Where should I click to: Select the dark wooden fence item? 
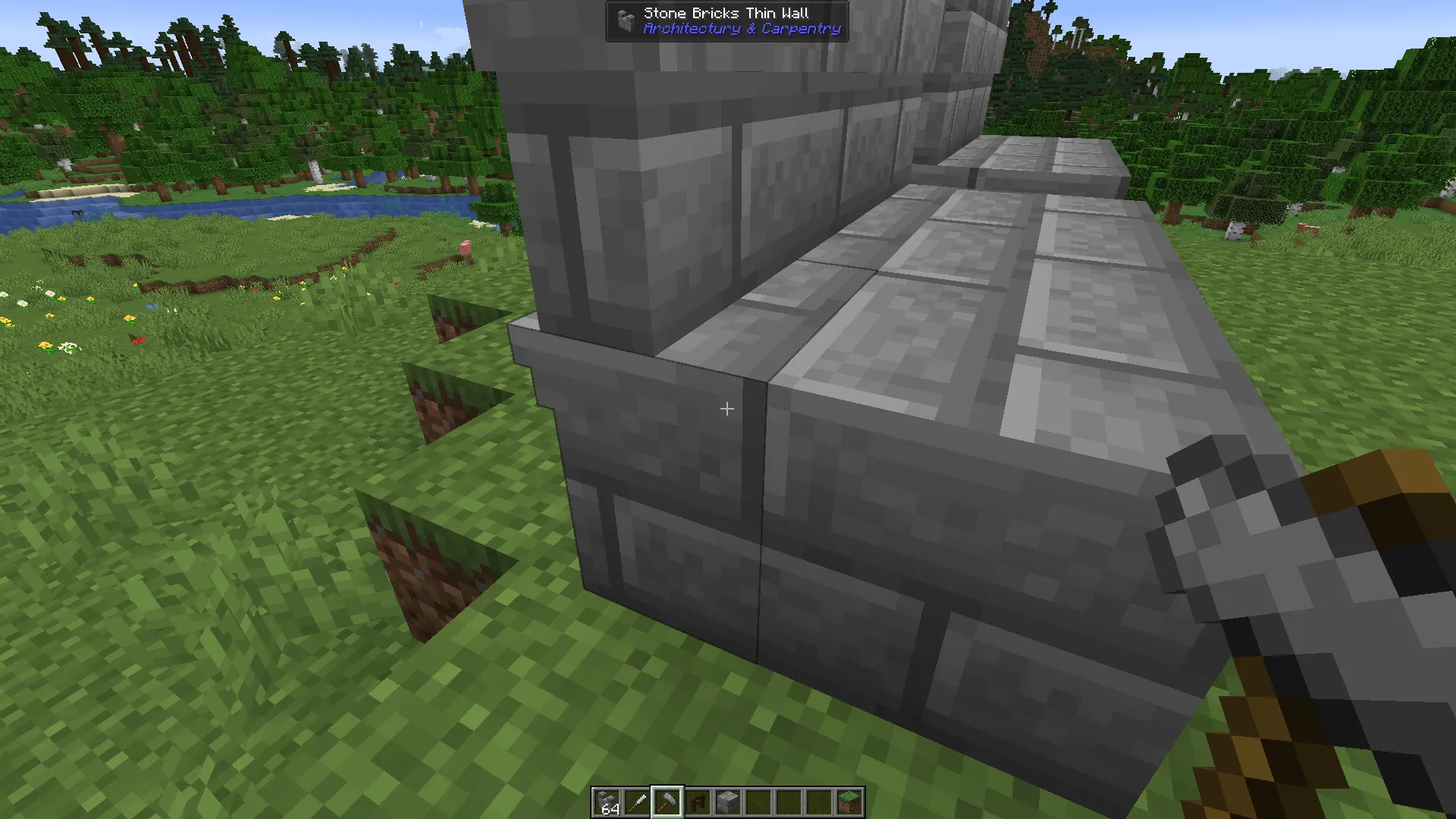click(697, 802)
